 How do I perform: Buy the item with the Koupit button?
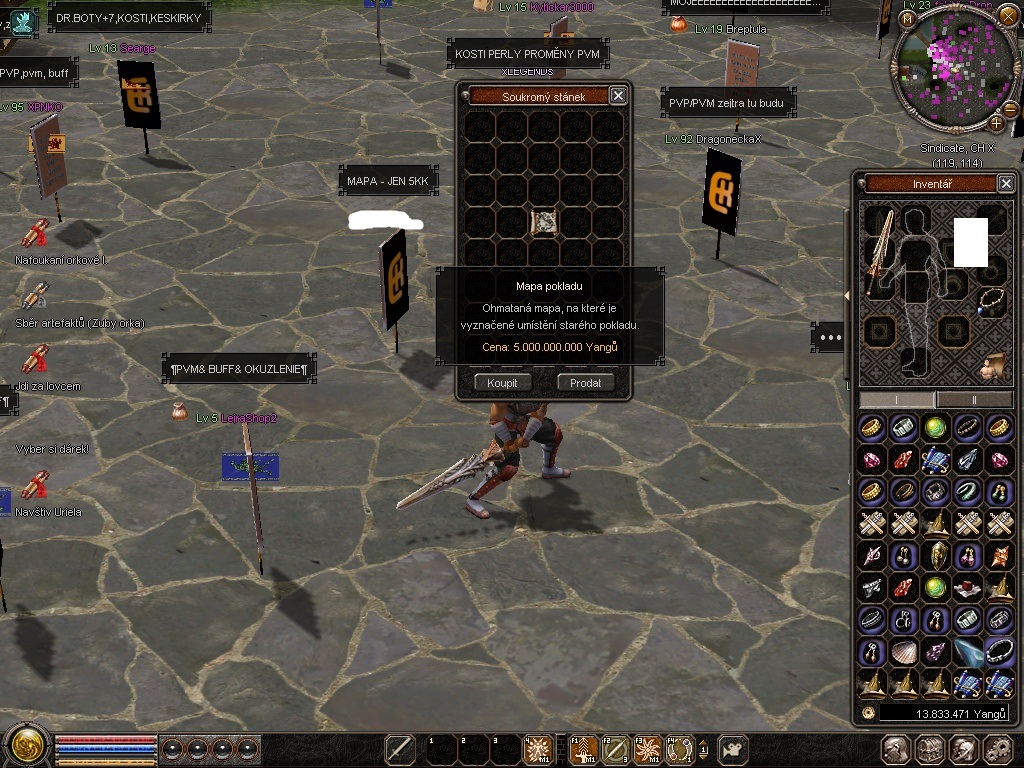[x=502, y=383]
